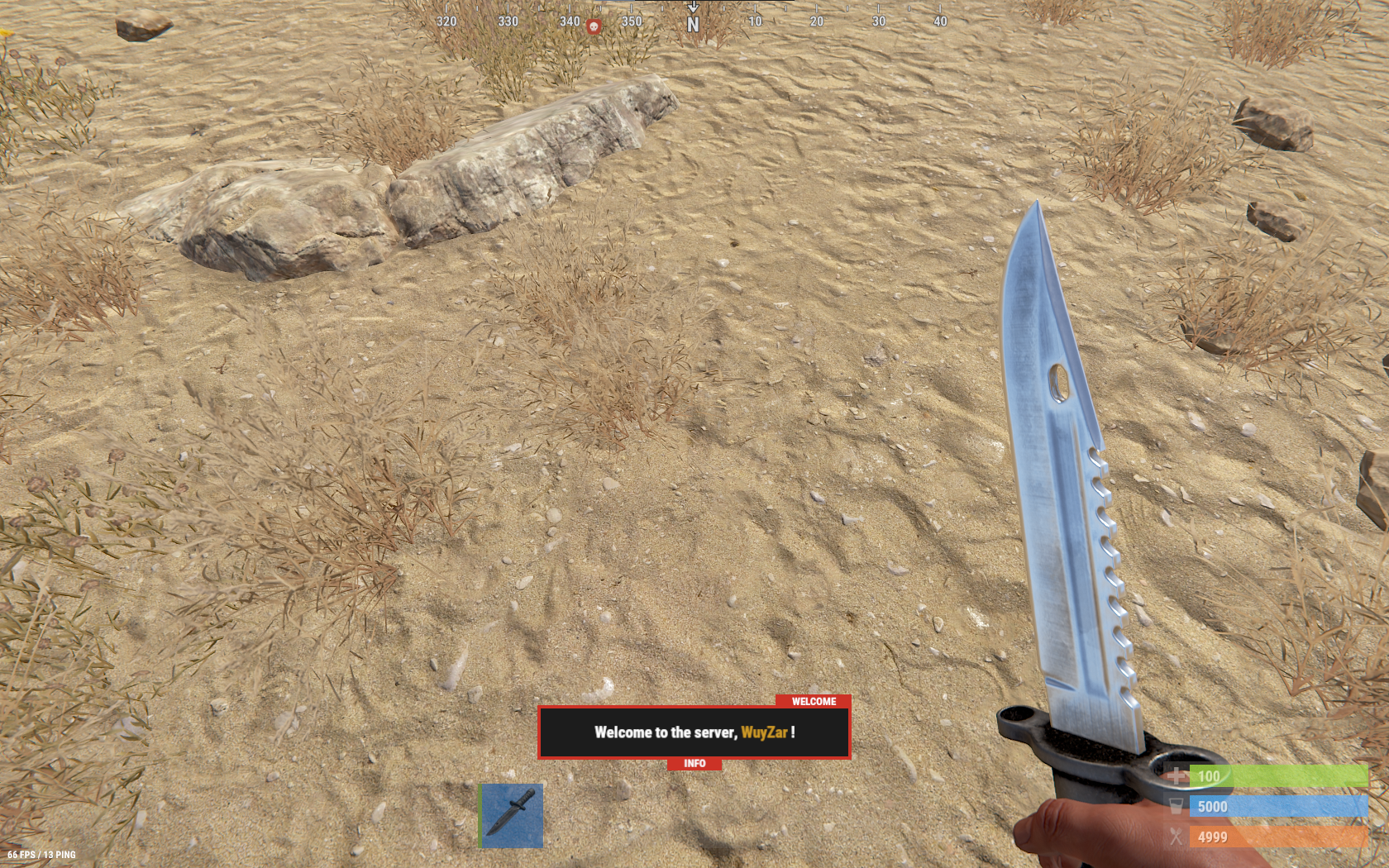Click the red skull marker on the compass
1389x868 pixels.
tap(593, 26)
